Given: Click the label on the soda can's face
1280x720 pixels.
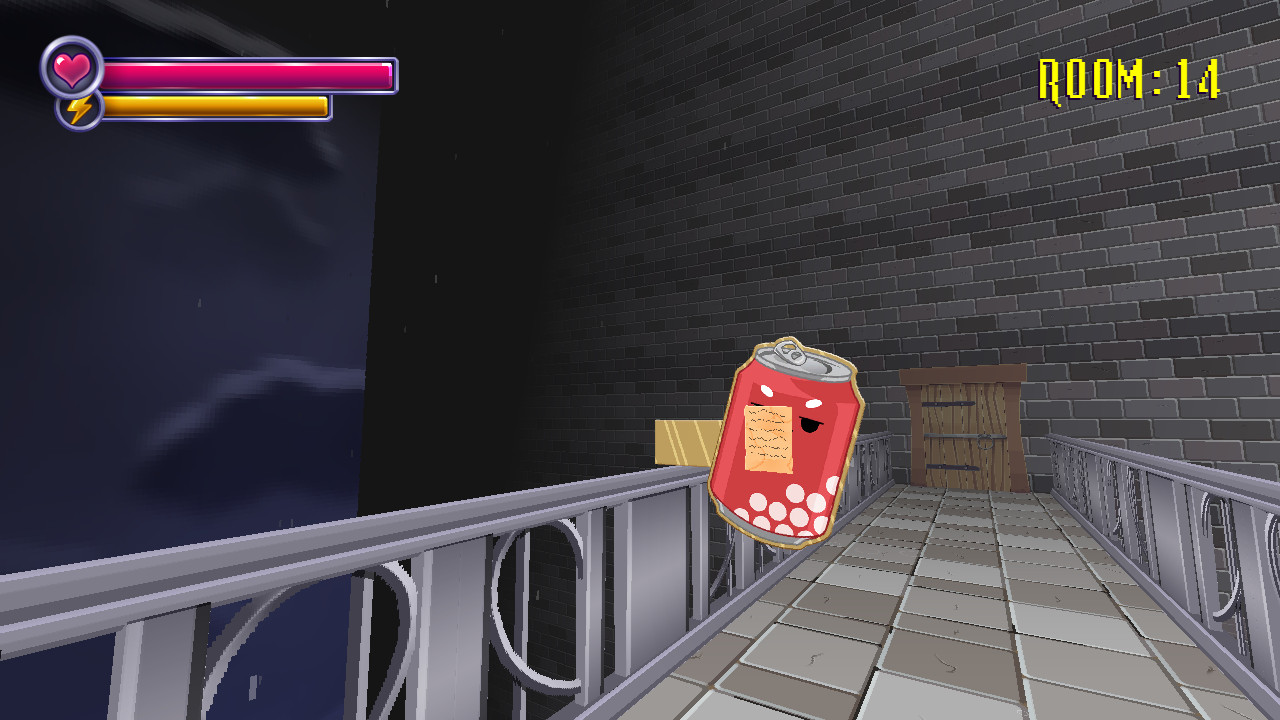Looking at the screenshot, I should [767, 437].
